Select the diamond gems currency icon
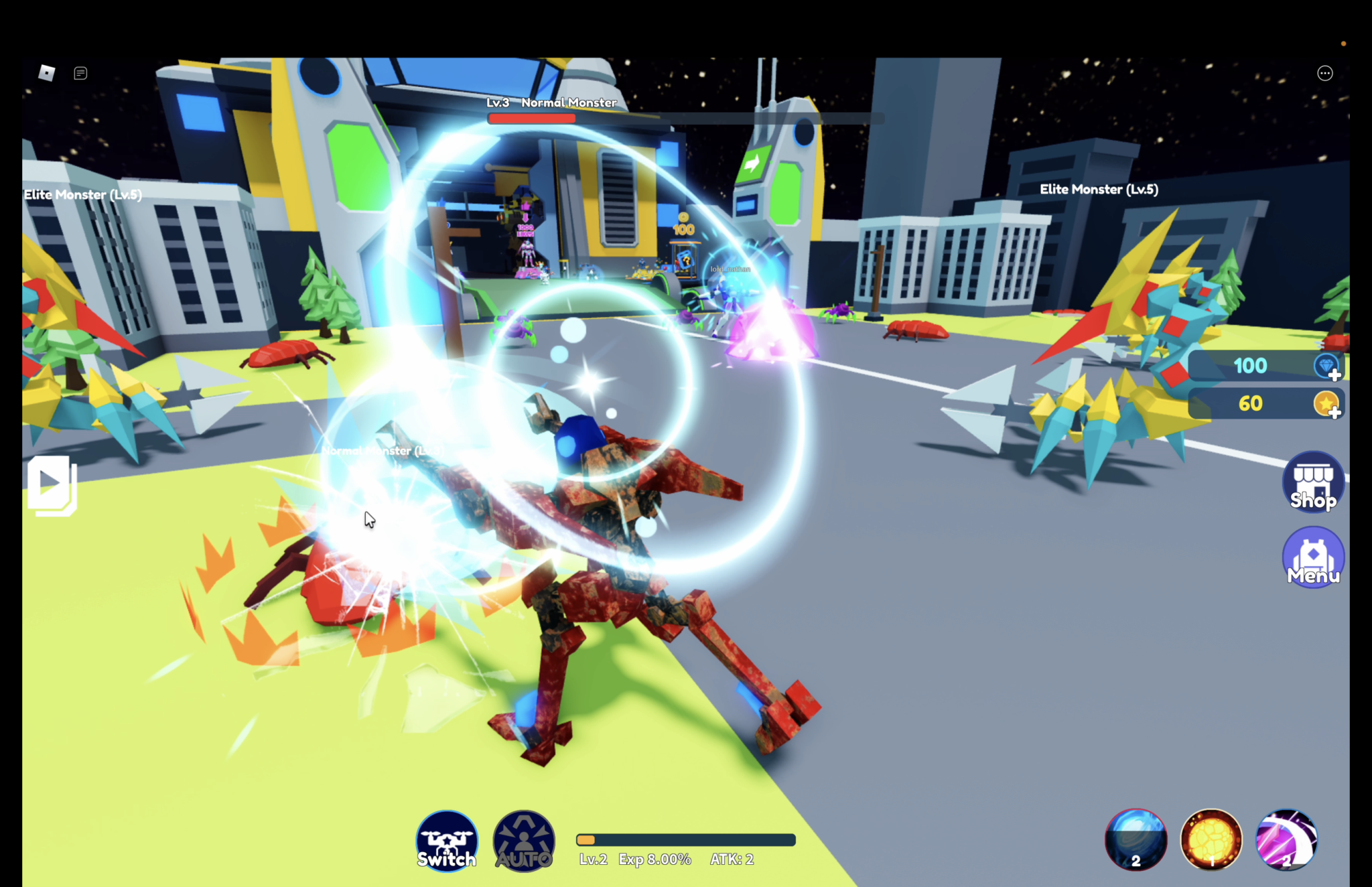The height and width of the screenshot is (887, 1372). click(x=1326, y=365)
